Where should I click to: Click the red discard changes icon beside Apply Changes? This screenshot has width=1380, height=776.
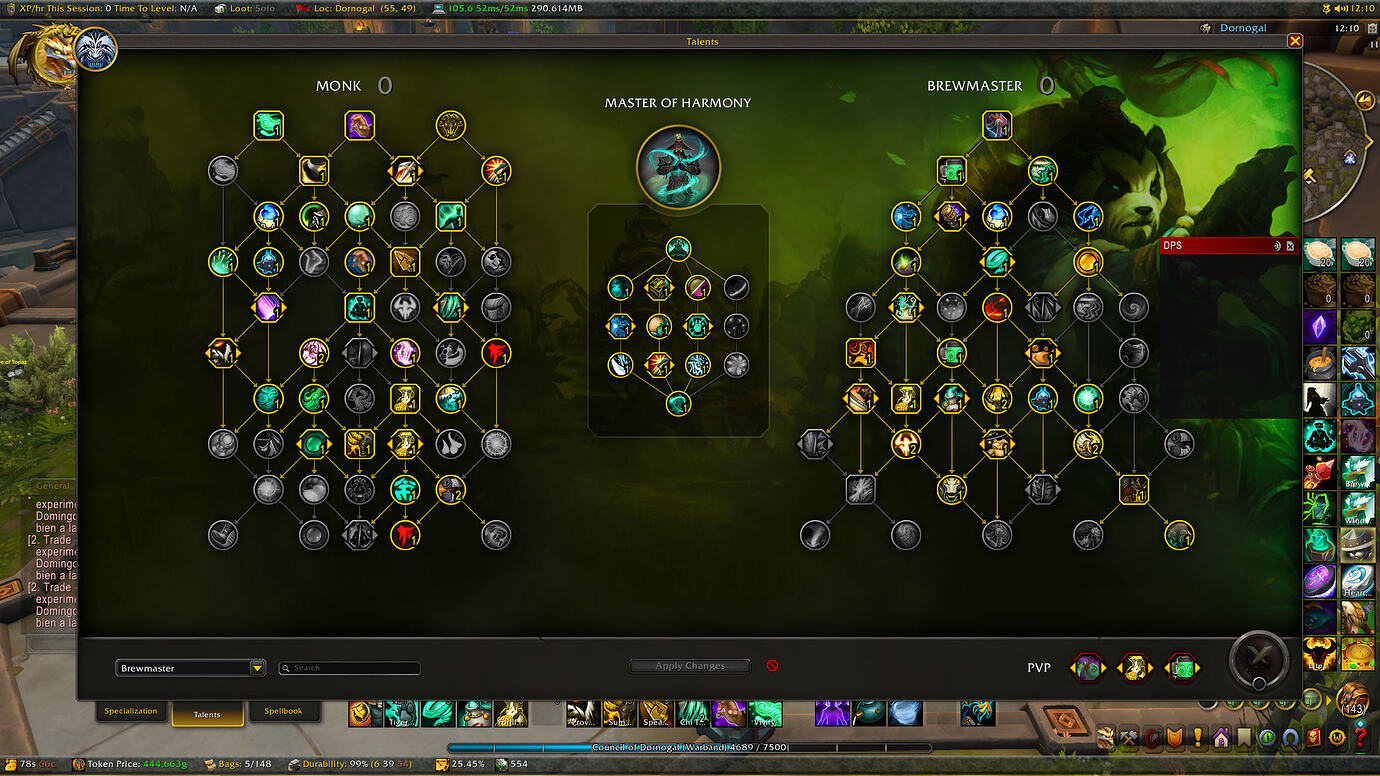771,666
